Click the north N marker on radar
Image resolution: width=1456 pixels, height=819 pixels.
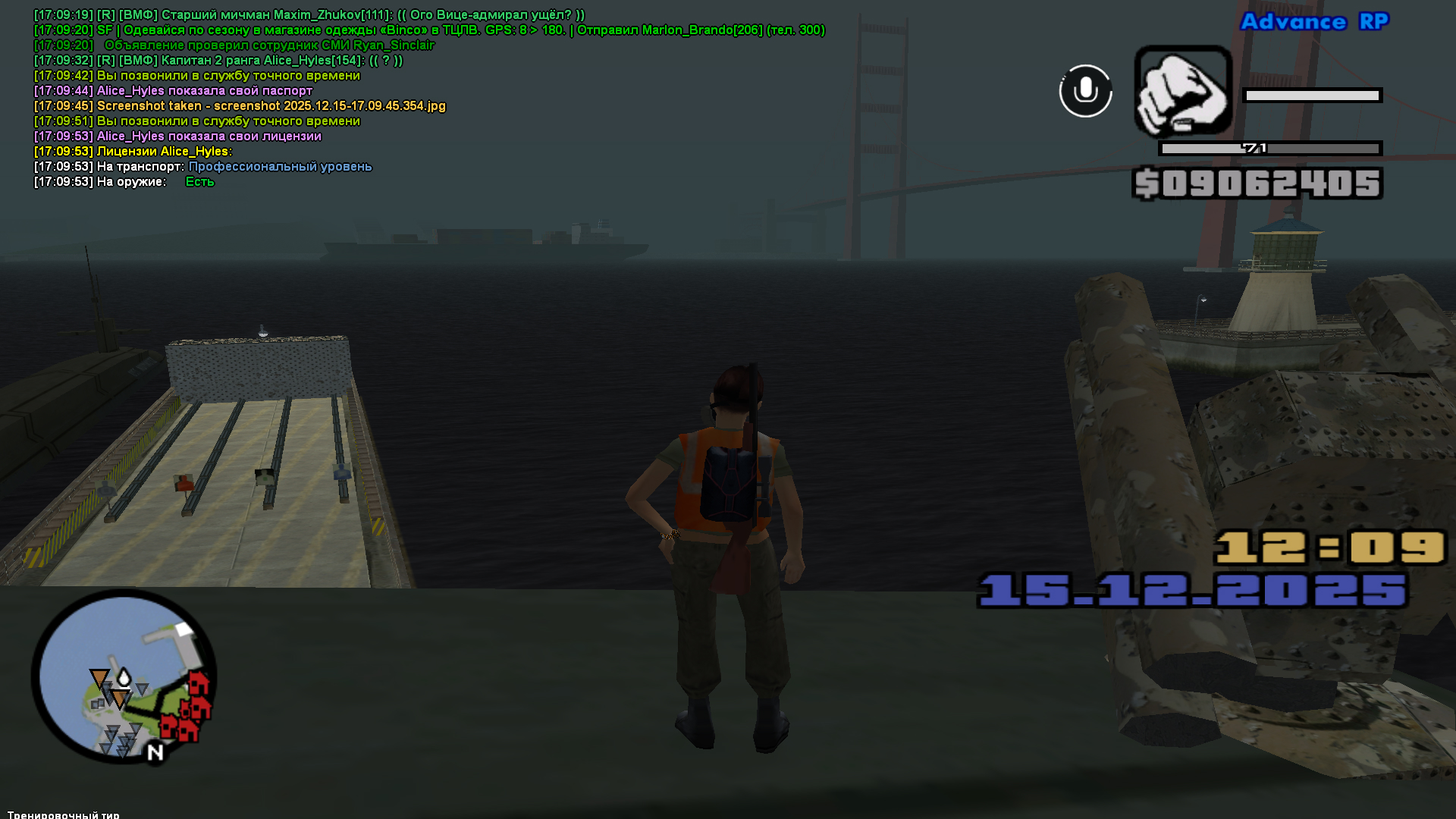pyautogui.click(x=155, y=752)
